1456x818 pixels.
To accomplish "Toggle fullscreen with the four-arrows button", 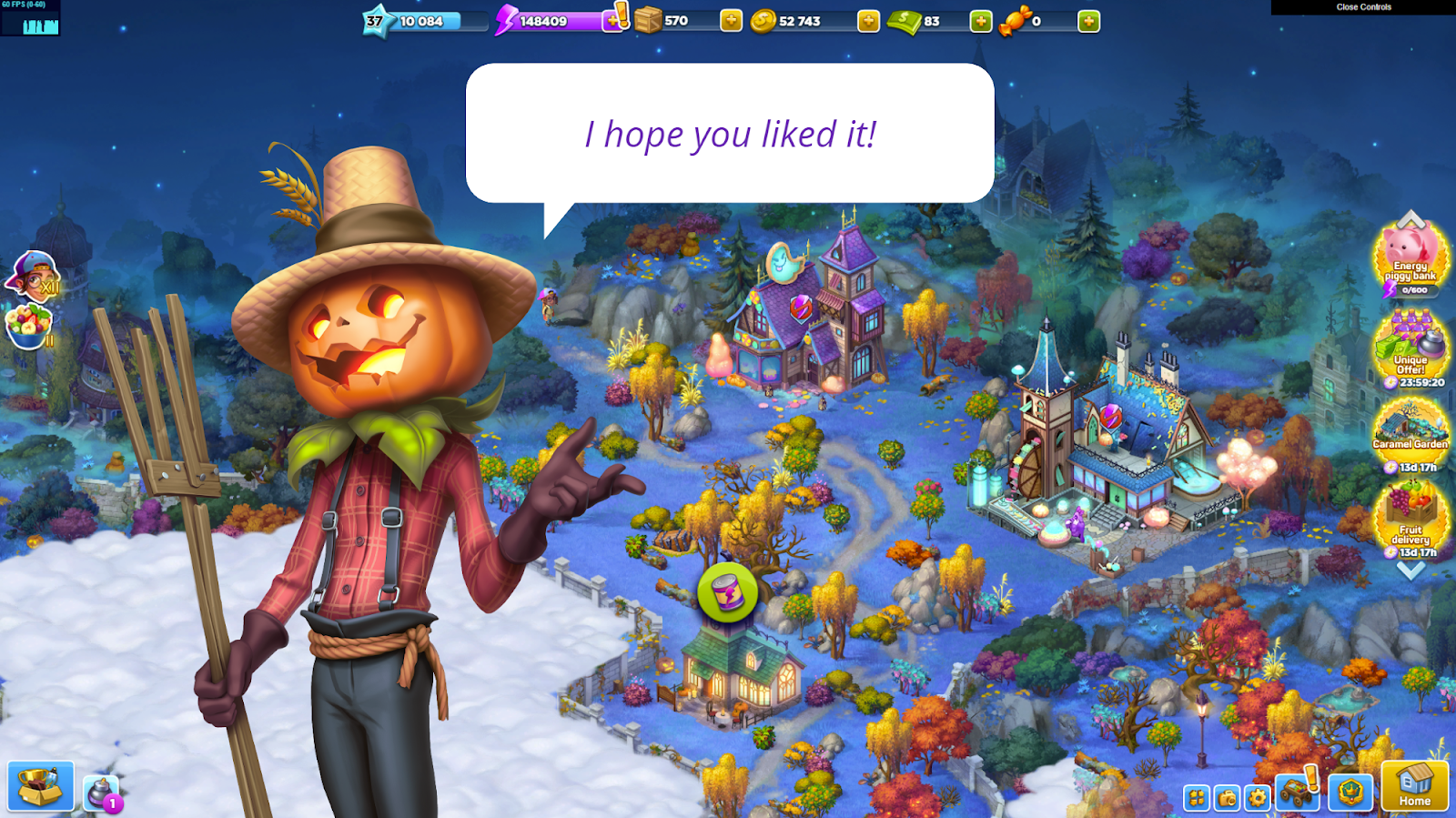I will coord(1198,798).
